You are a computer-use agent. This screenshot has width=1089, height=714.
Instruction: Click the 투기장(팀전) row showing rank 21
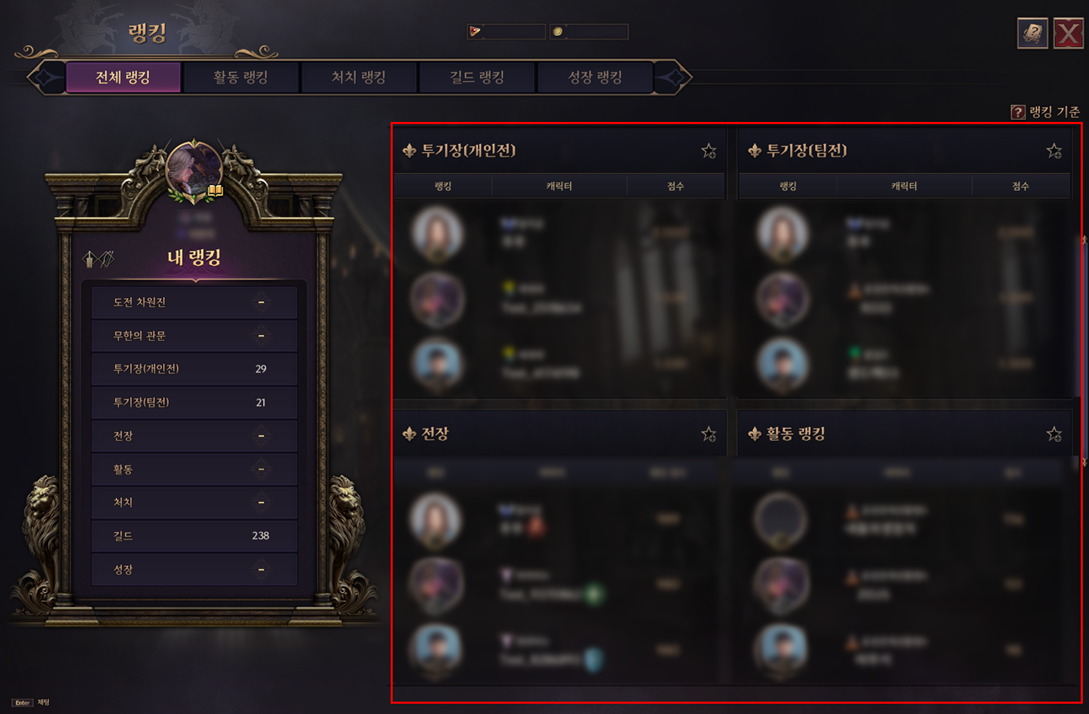coord(193,403)
